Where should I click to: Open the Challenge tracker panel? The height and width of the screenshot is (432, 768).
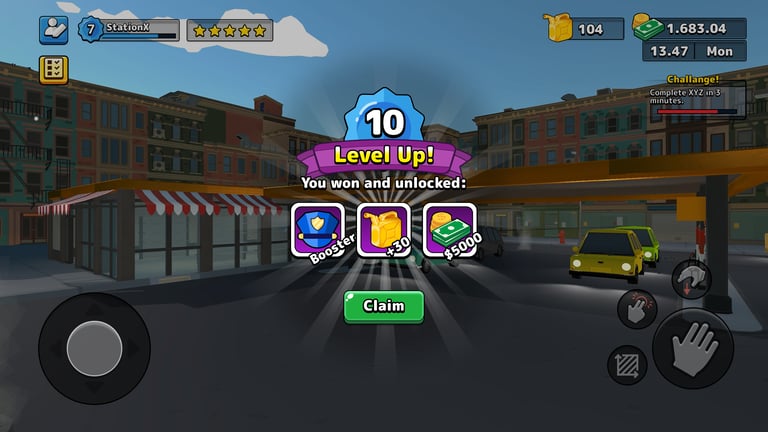click(x=697, y=97)
